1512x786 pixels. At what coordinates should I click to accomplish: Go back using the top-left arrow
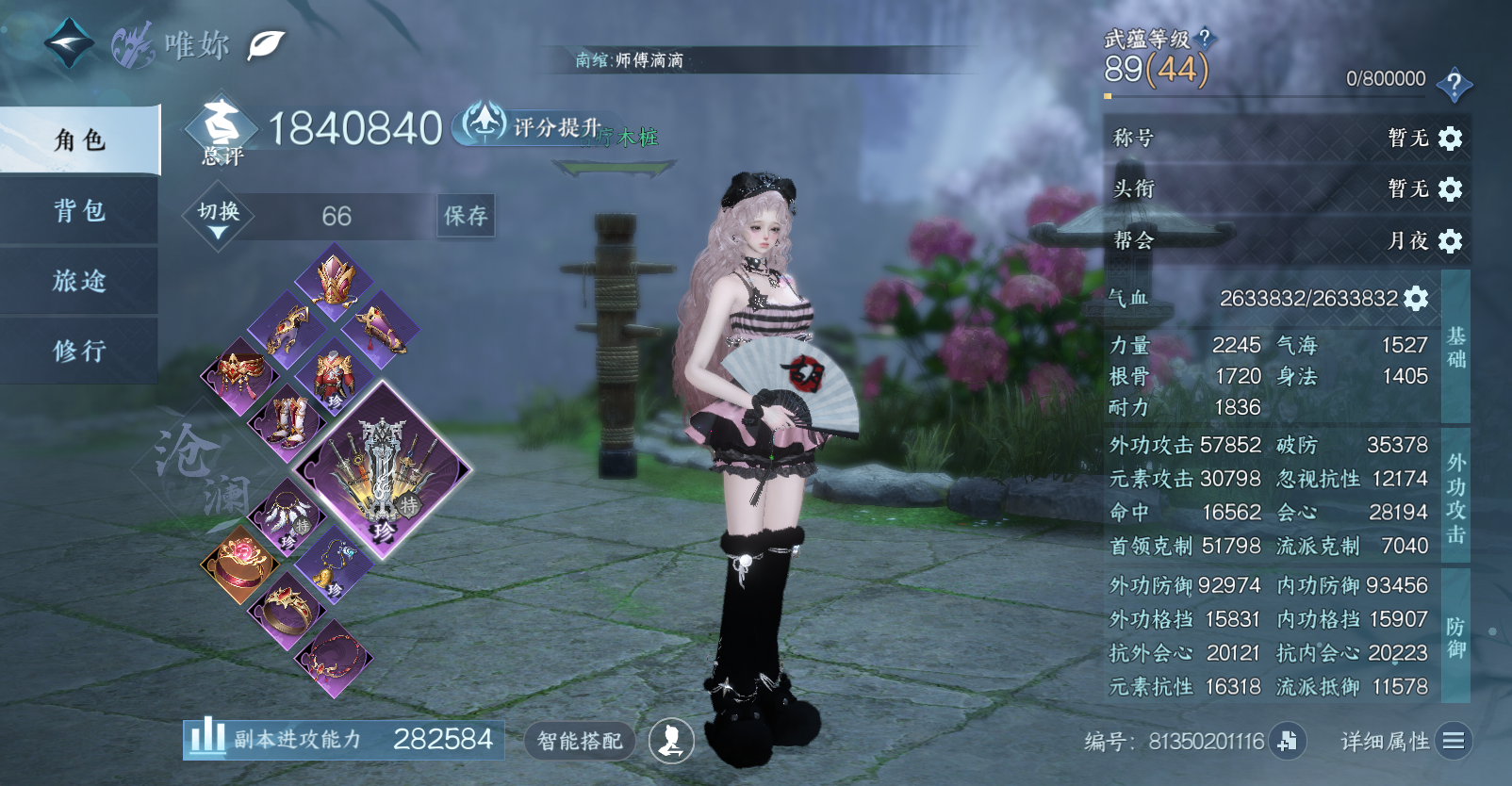[x=69, y=43]
